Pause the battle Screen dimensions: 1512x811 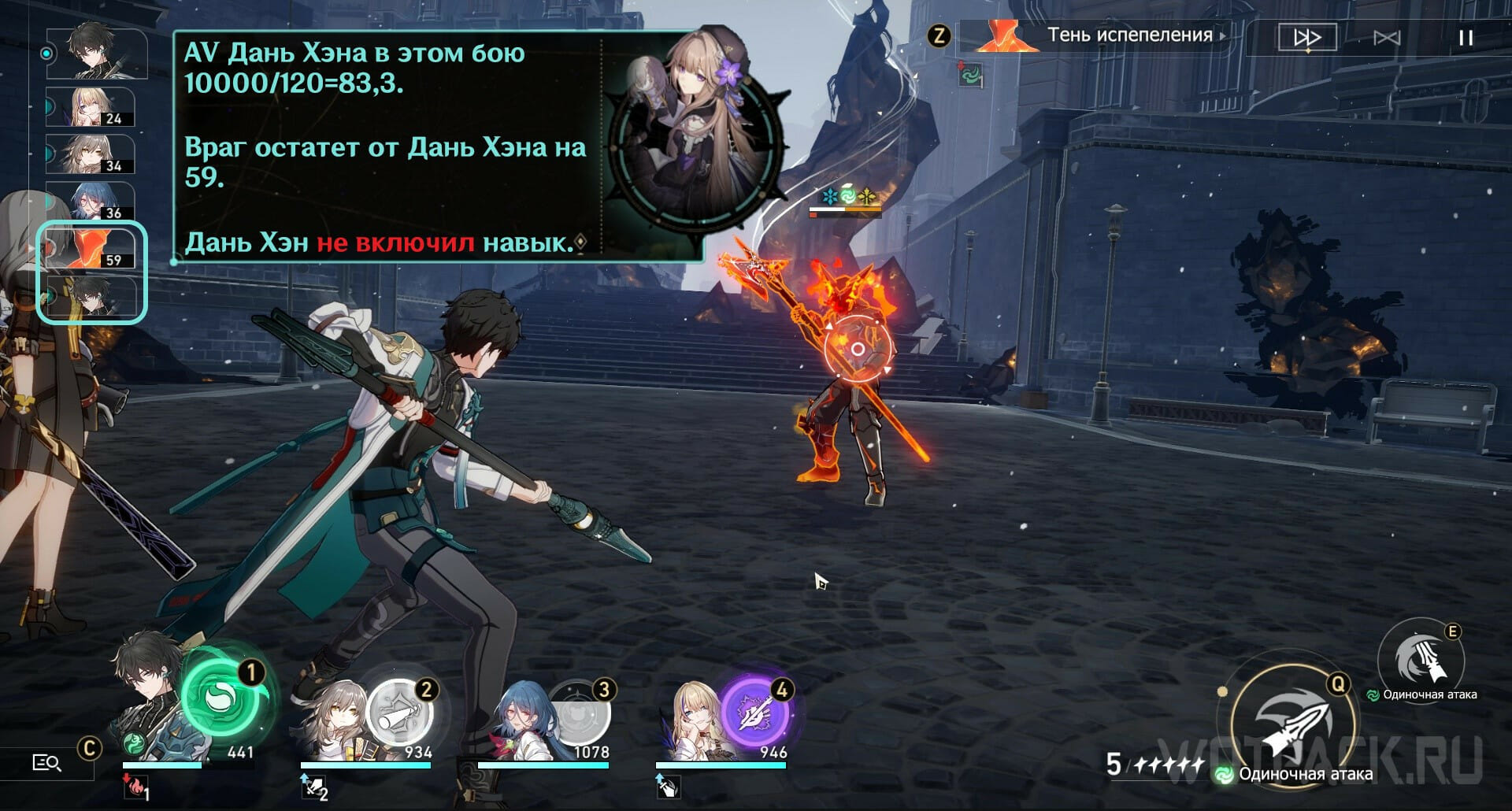click(1466, 38)
